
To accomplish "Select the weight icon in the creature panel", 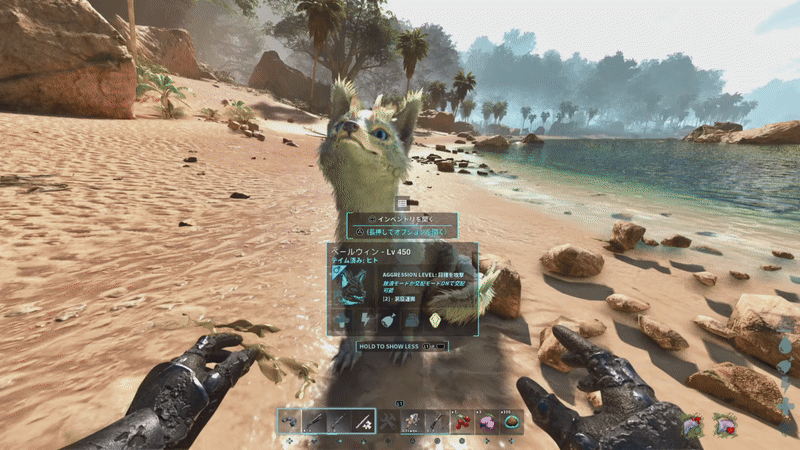I will [x=412, y=319].
